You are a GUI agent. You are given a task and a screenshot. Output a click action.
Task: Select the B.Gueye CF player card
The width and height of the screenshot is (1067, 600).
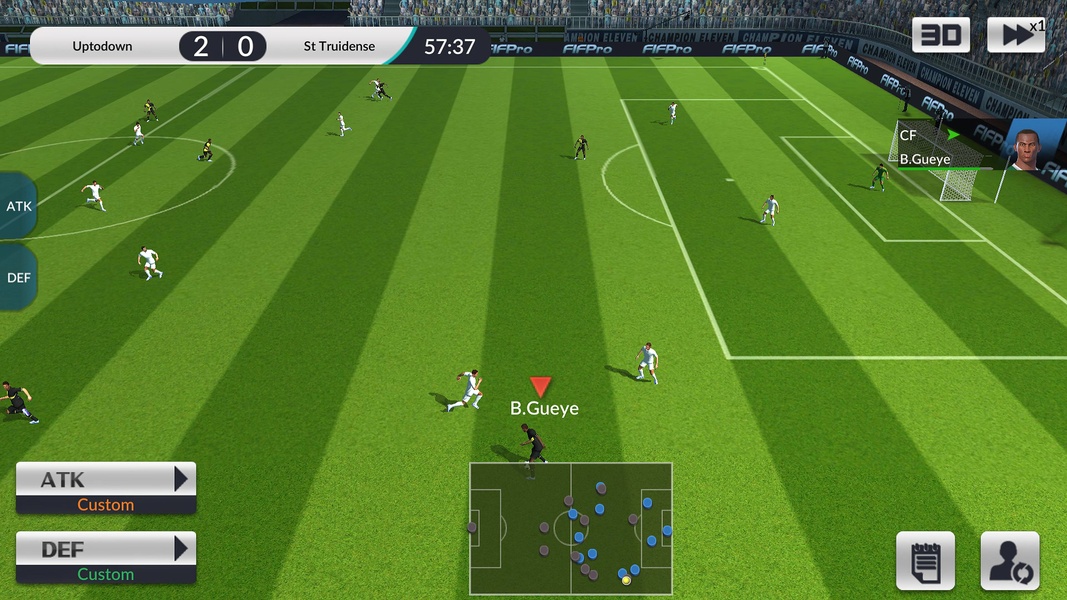[x=980, y=148]
